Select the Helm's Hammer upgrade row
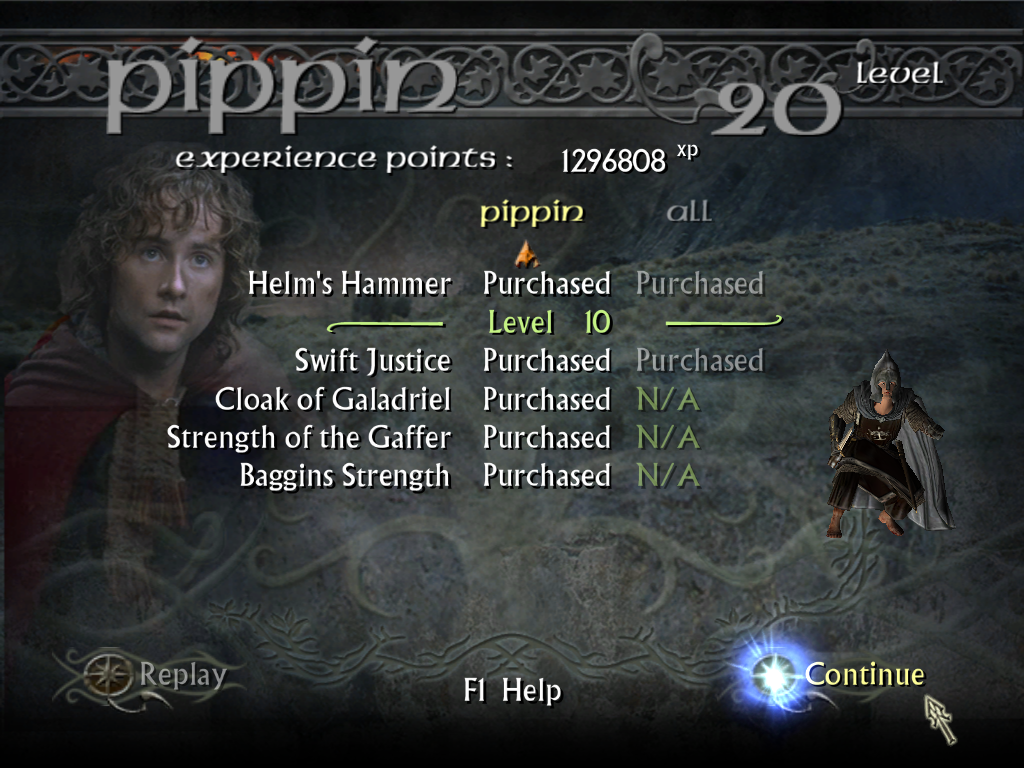 tap(349, 284)
